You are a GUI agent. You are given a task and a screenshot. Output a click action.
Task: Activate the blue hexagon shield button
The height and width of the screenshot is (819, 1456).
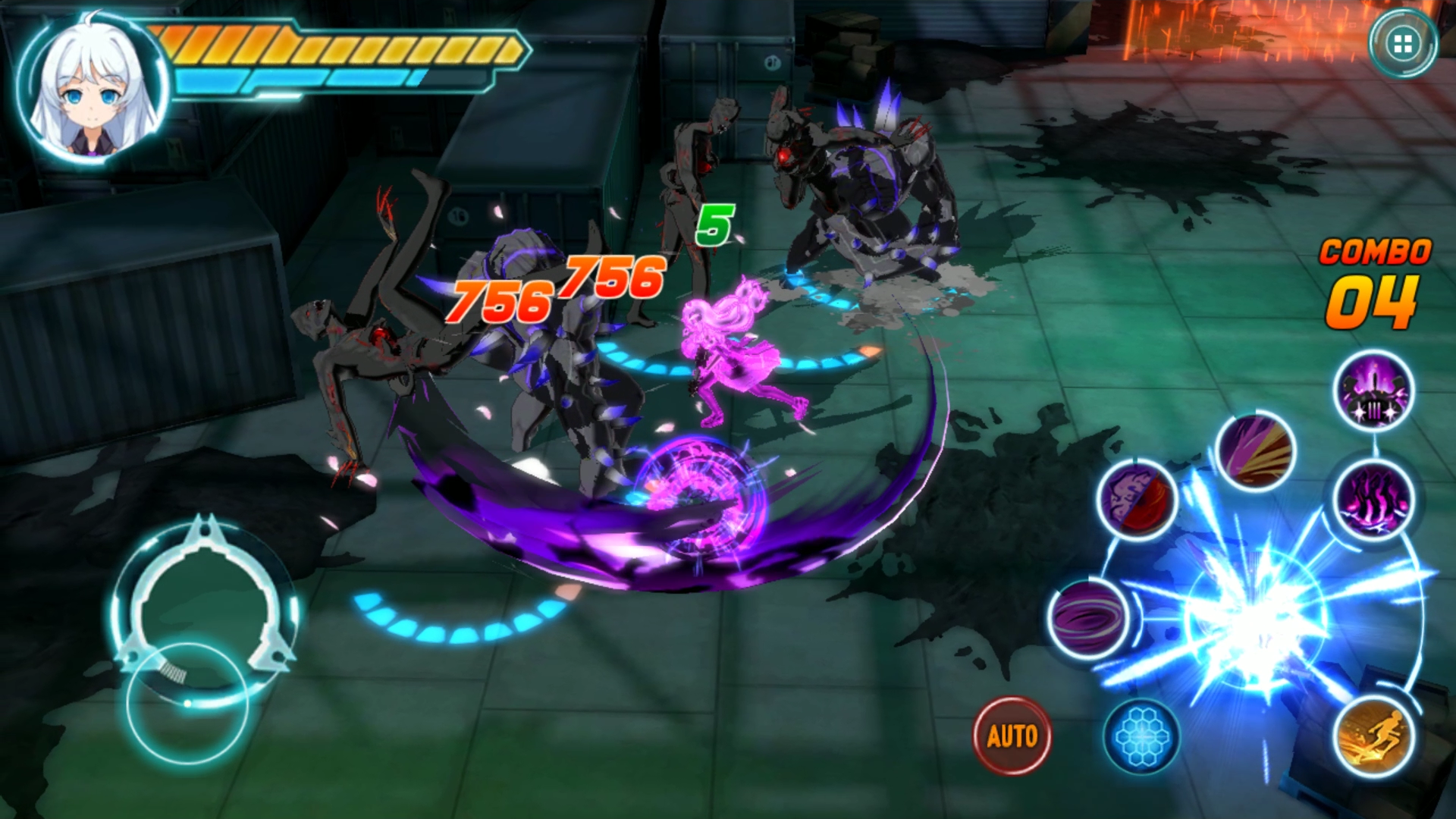(x=1141, y=736)
